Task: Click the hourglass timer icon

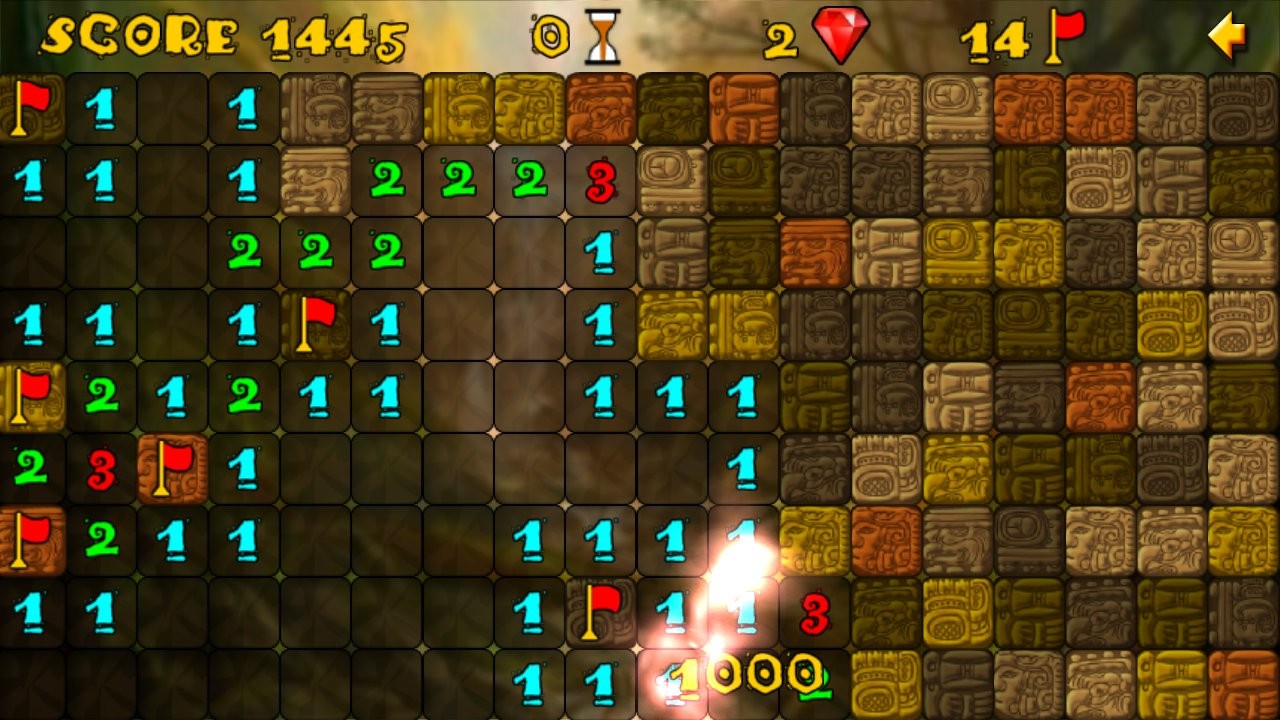Action: 602,37
